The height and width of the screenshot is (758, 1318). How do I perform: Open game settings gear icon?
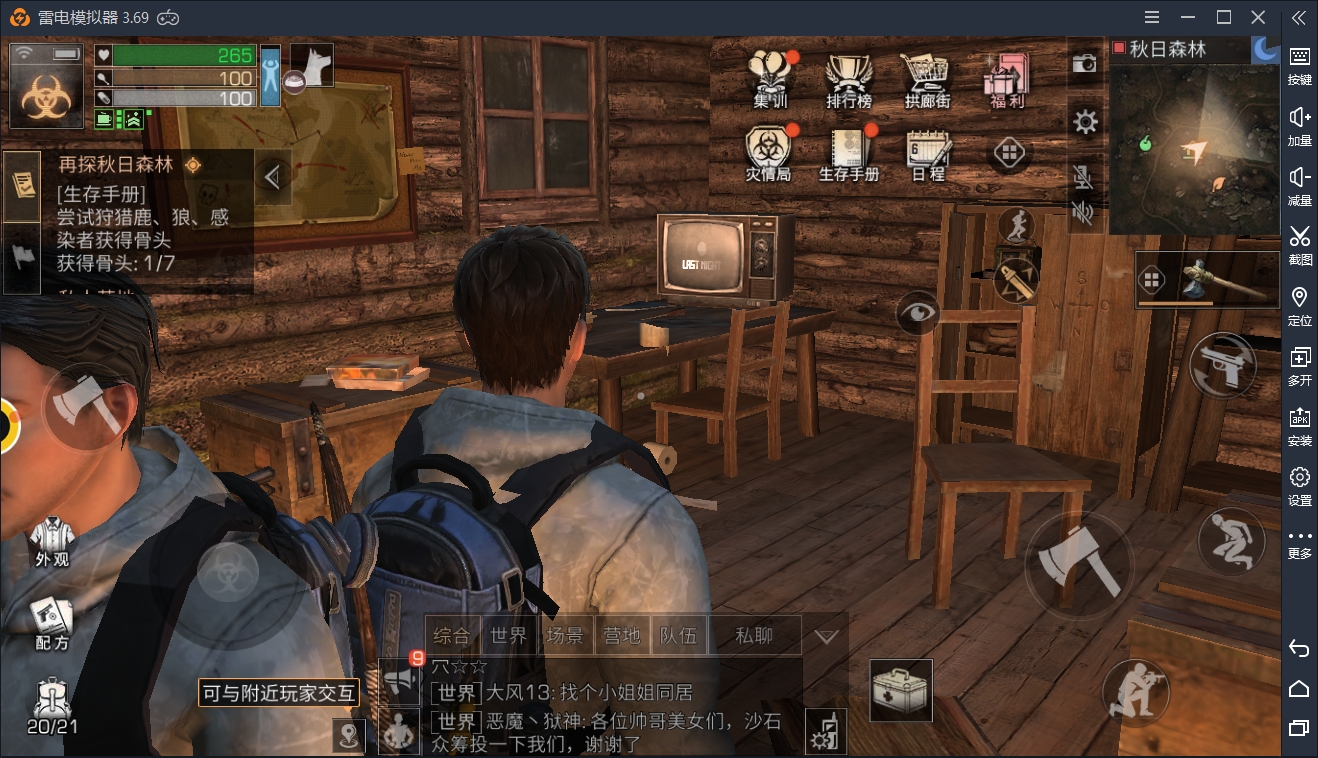pos(1085,122)
